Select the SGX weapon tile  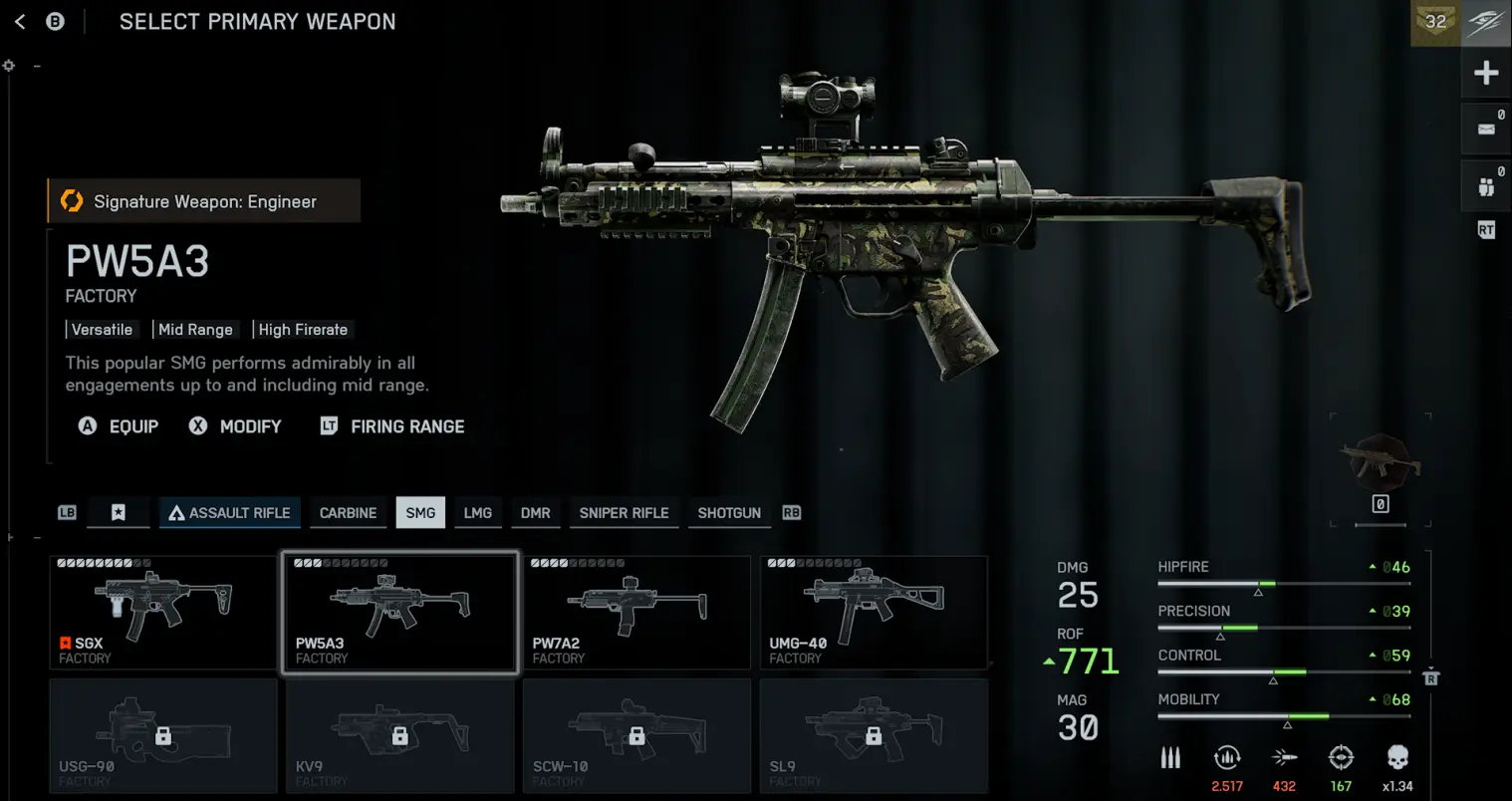(x=163, y=613)
